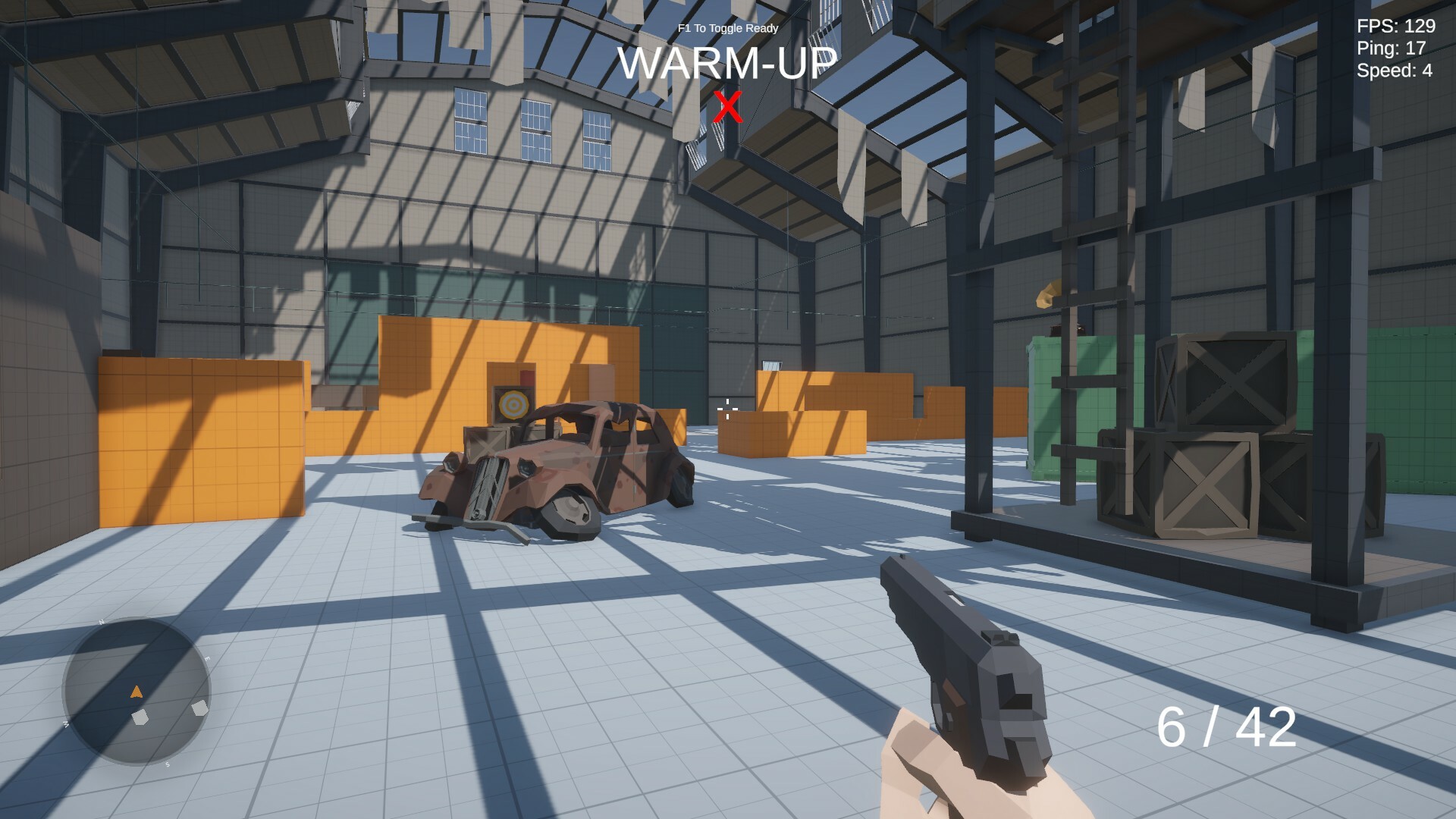Image resolution: width=1456 pixels, height=819 pixels.
Task: Toggle ready via the F1 prompt text
Action: (726, 27)
